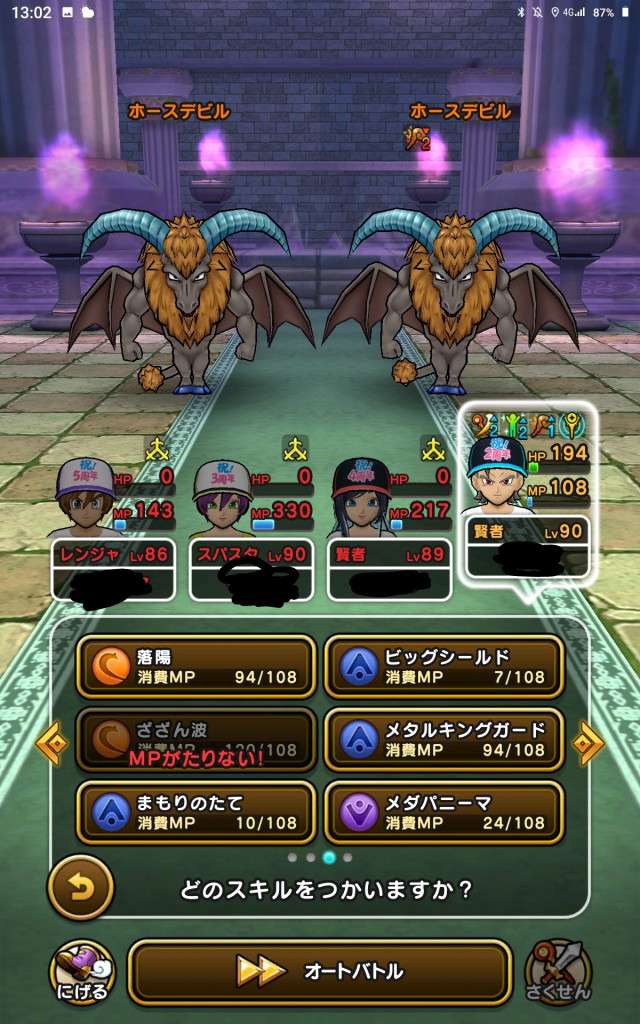Use the 落陽 skill
Image resolution: width=640 pixels, height=1024 pixels.
195,667
